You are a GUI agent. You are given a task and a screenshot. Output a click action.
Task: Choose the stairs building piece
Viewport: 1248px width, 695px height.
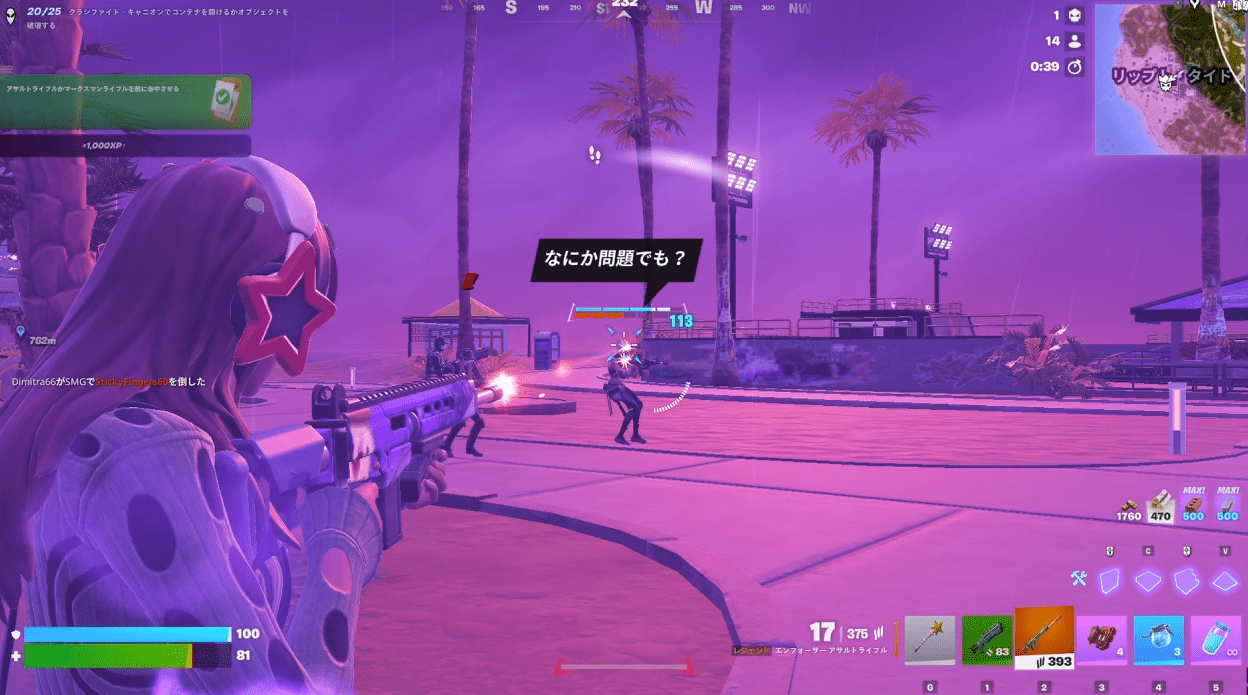point(1186,581)
